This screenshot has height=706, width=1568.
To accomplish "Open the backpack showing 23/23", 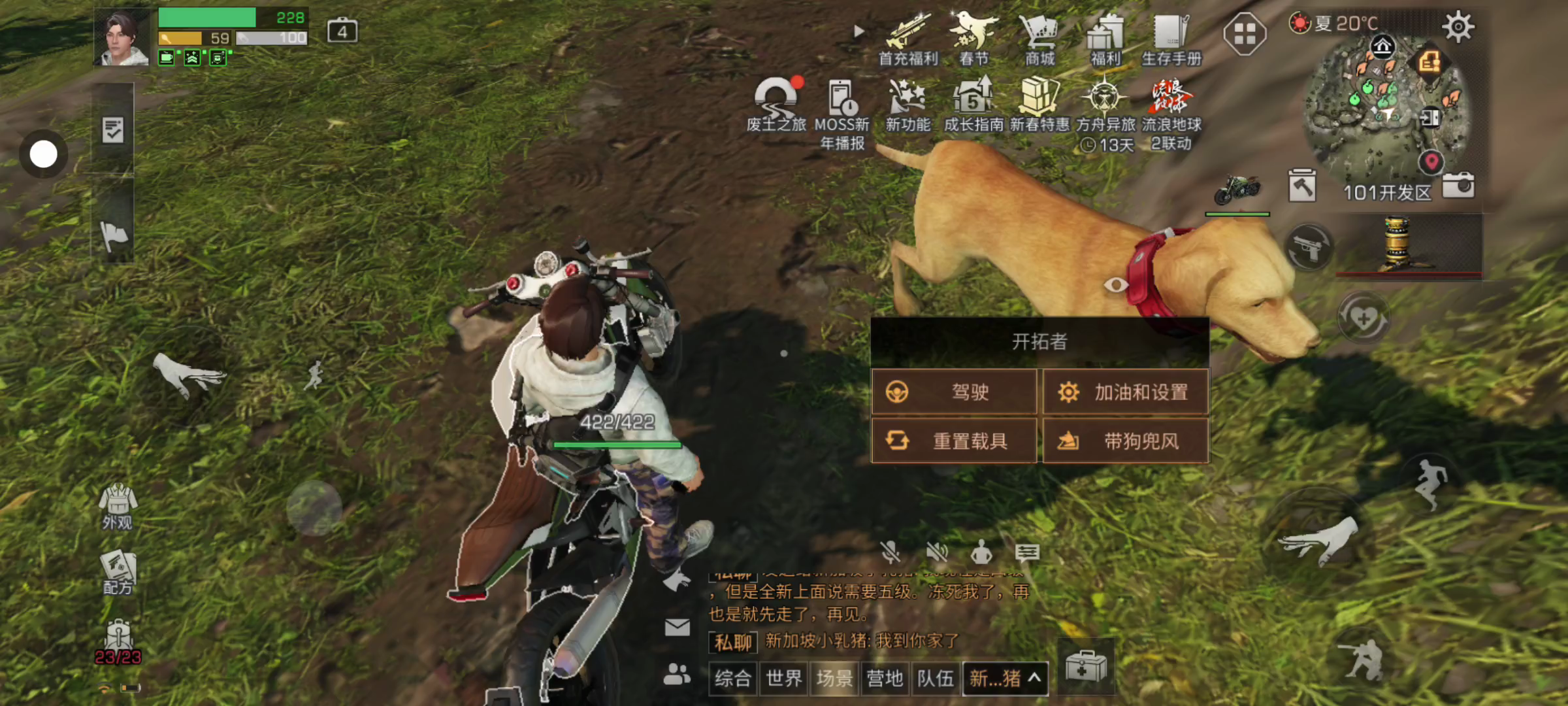I will click(x=118, y=642).
